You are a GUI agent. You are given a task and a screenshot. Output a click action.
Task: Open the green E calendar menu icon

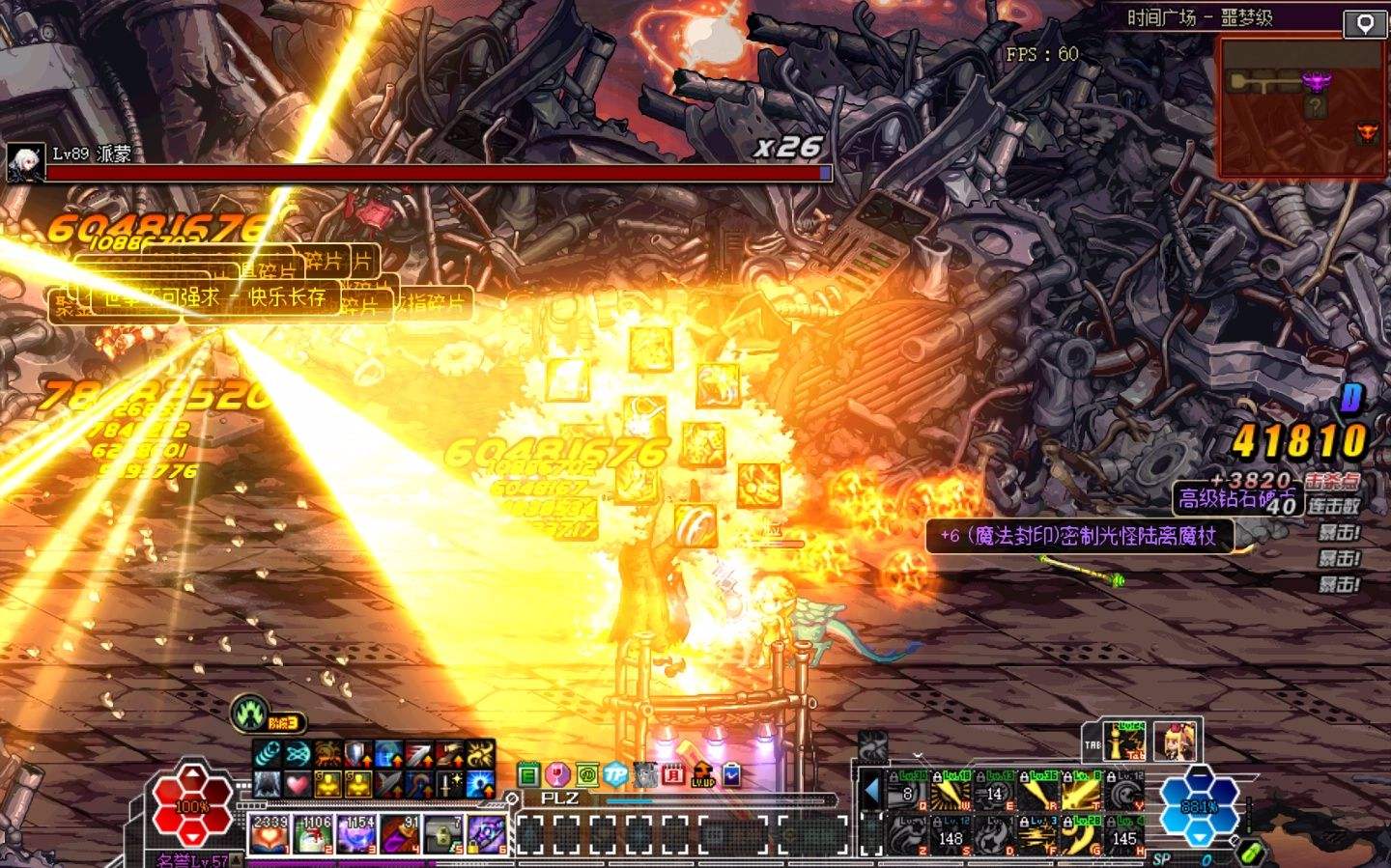coord(527,774)
